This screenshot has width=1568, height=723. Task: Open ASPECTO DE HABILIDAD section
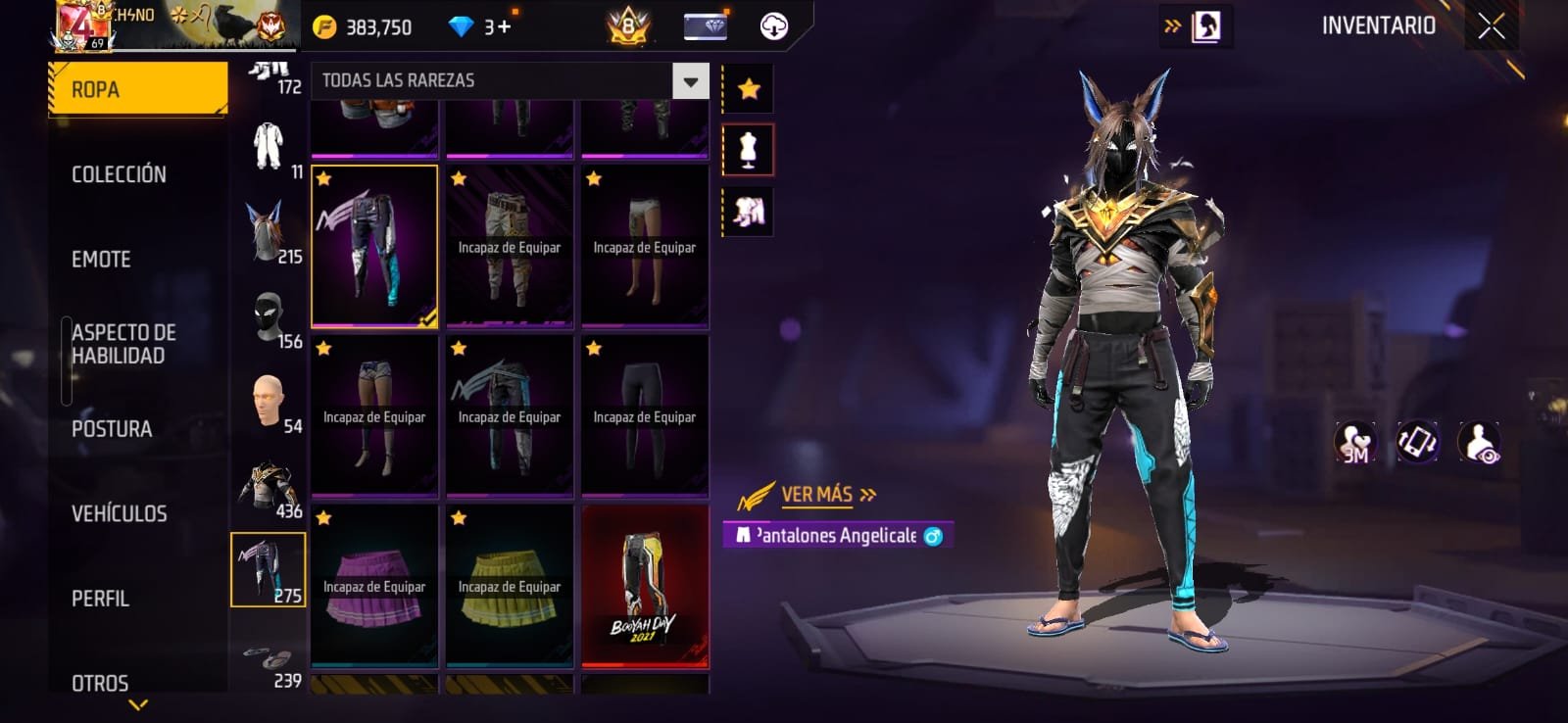click(x=123, y=344)
